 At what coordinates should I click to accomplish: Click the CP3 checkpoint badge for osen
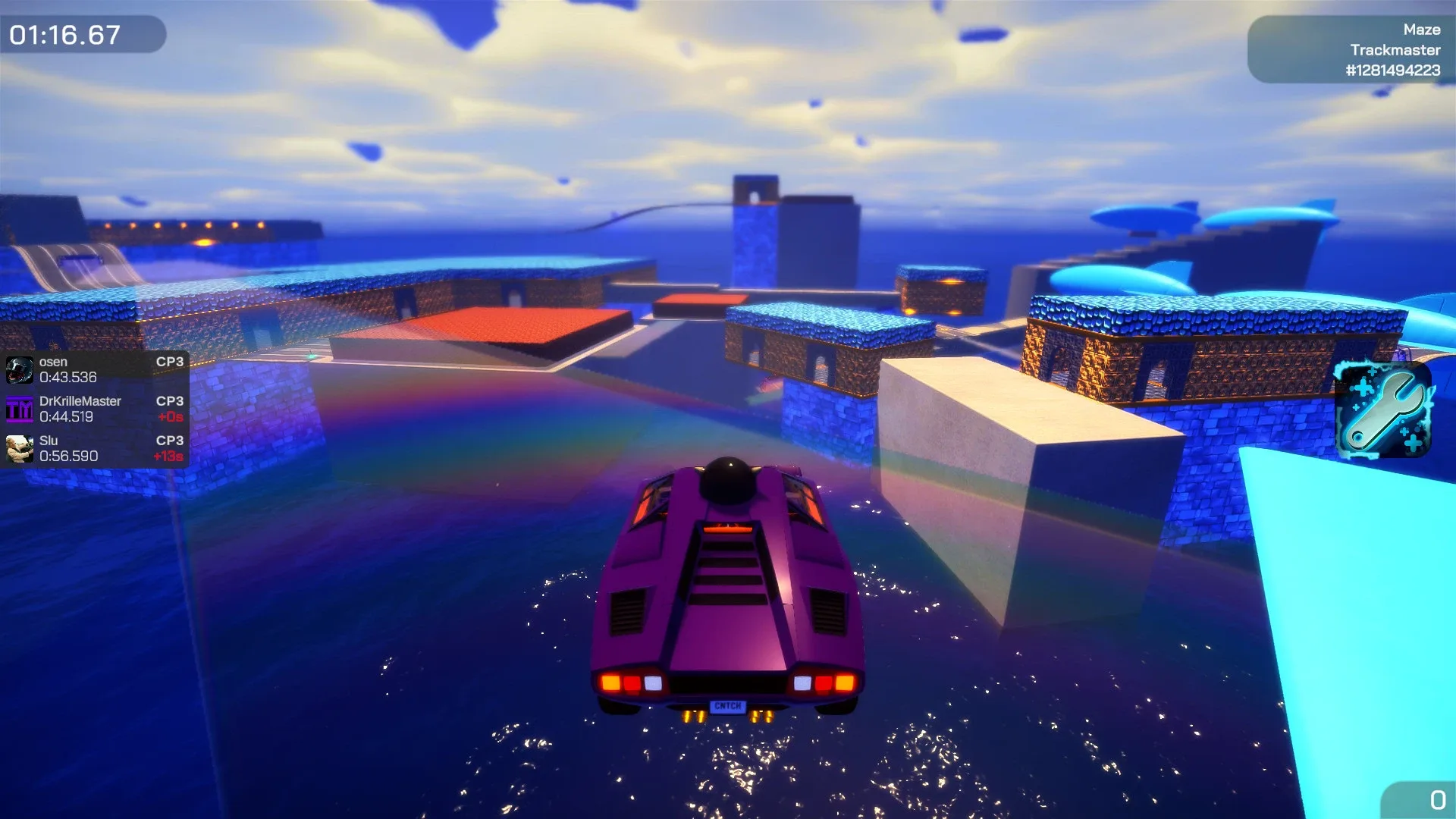(170, 362)
